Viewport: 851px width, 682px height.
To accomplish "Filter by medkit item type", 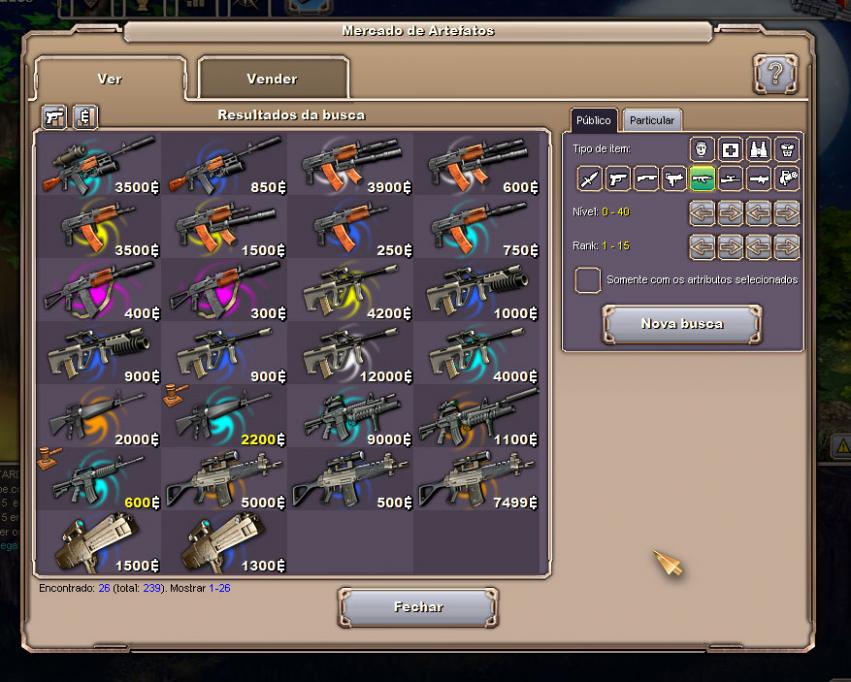I will tap(731, 150).
